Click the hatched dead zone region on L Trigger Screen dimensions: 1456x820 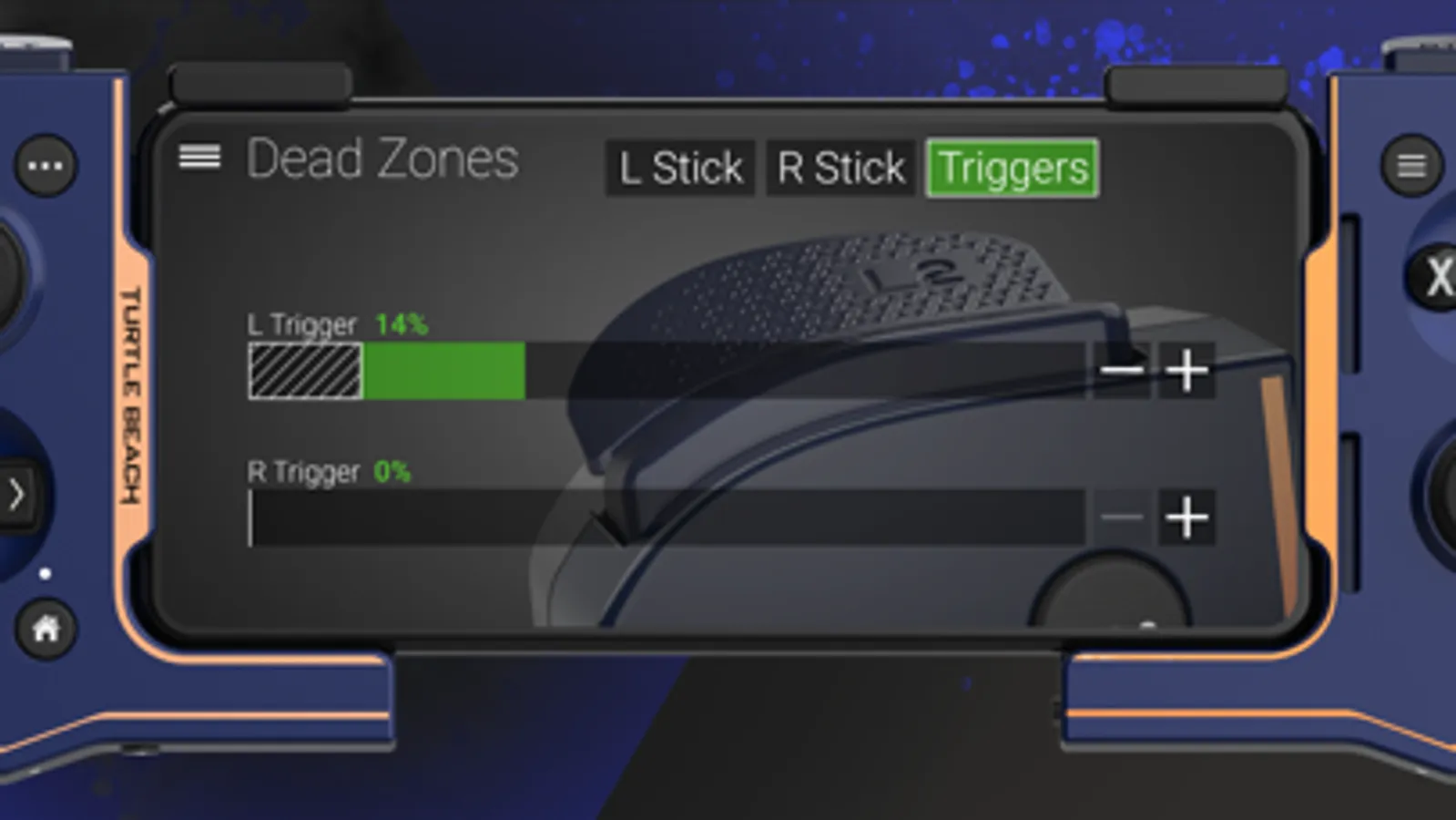(305, 370)
